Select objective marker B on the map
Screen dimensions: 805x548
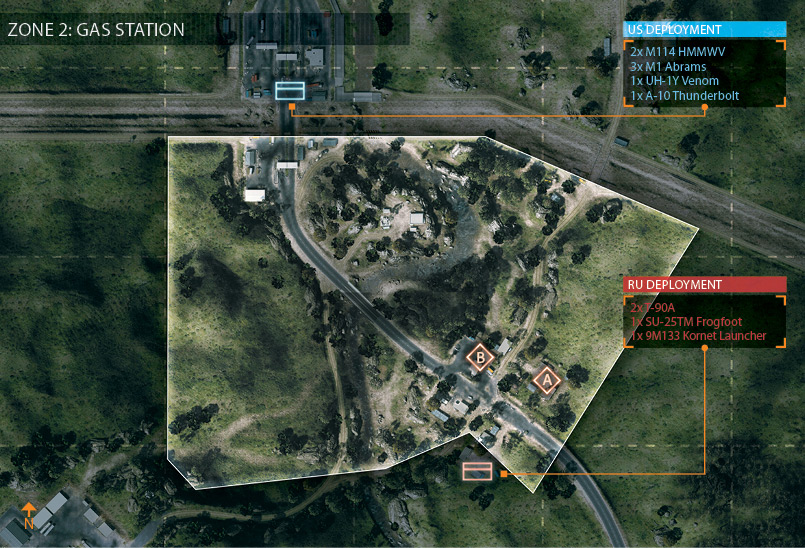point(481,355)
